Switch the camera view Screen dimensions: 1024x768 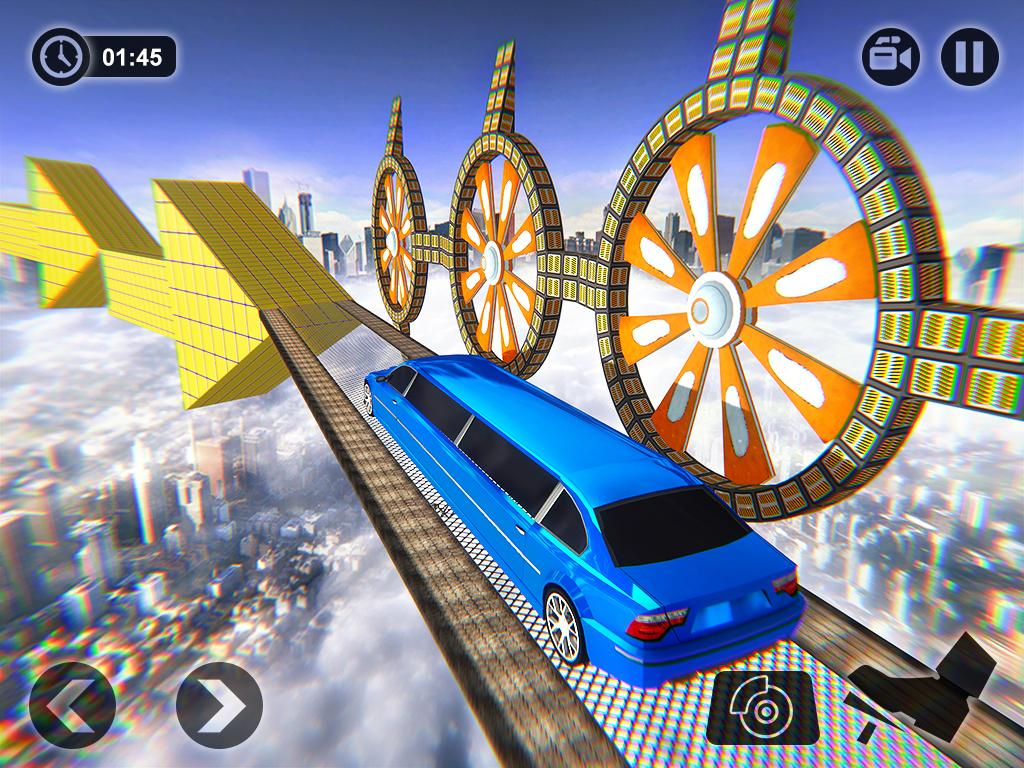(x=891, y=56)
